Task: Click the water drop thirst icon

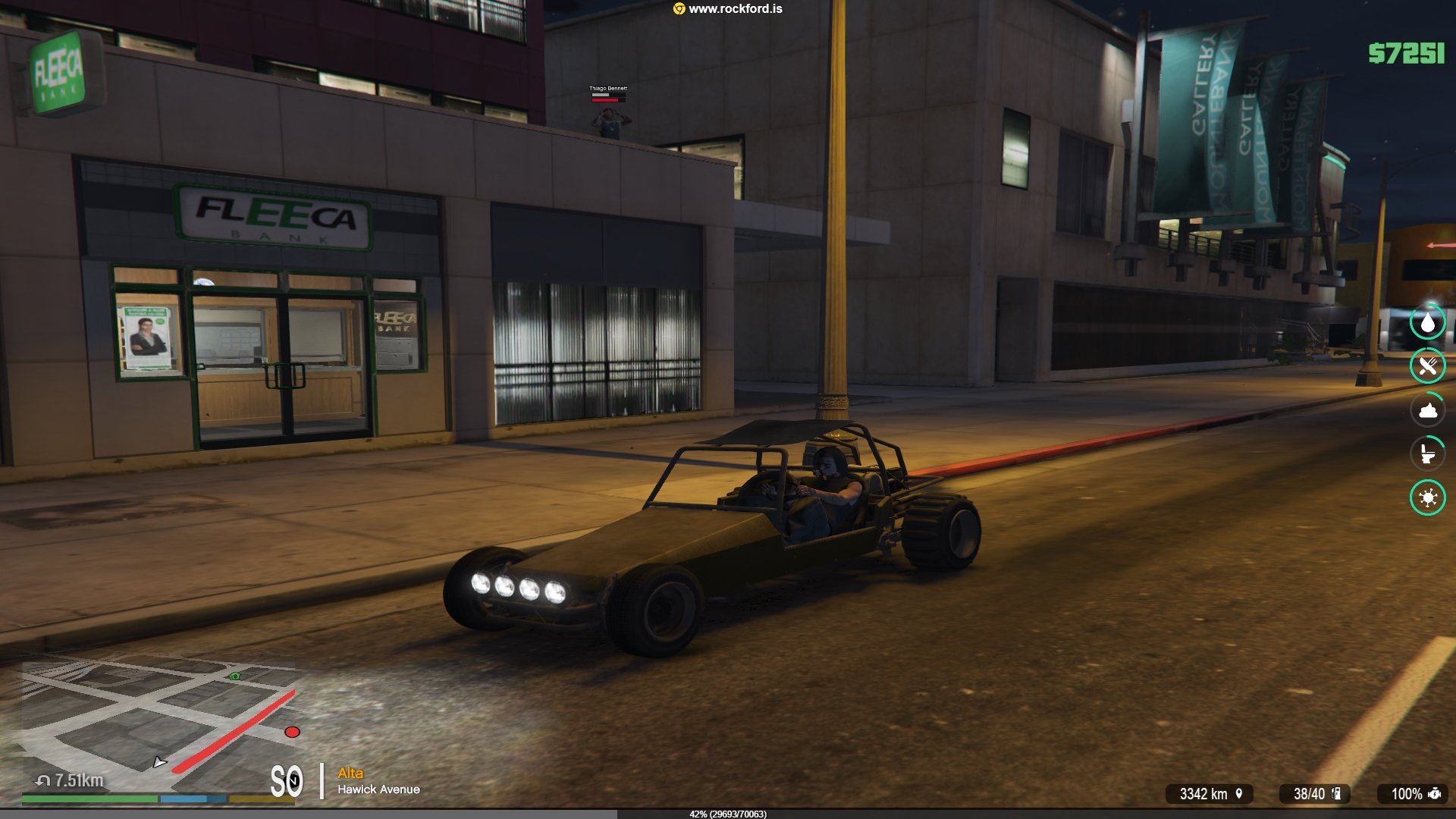Action: click(1427, 322)
